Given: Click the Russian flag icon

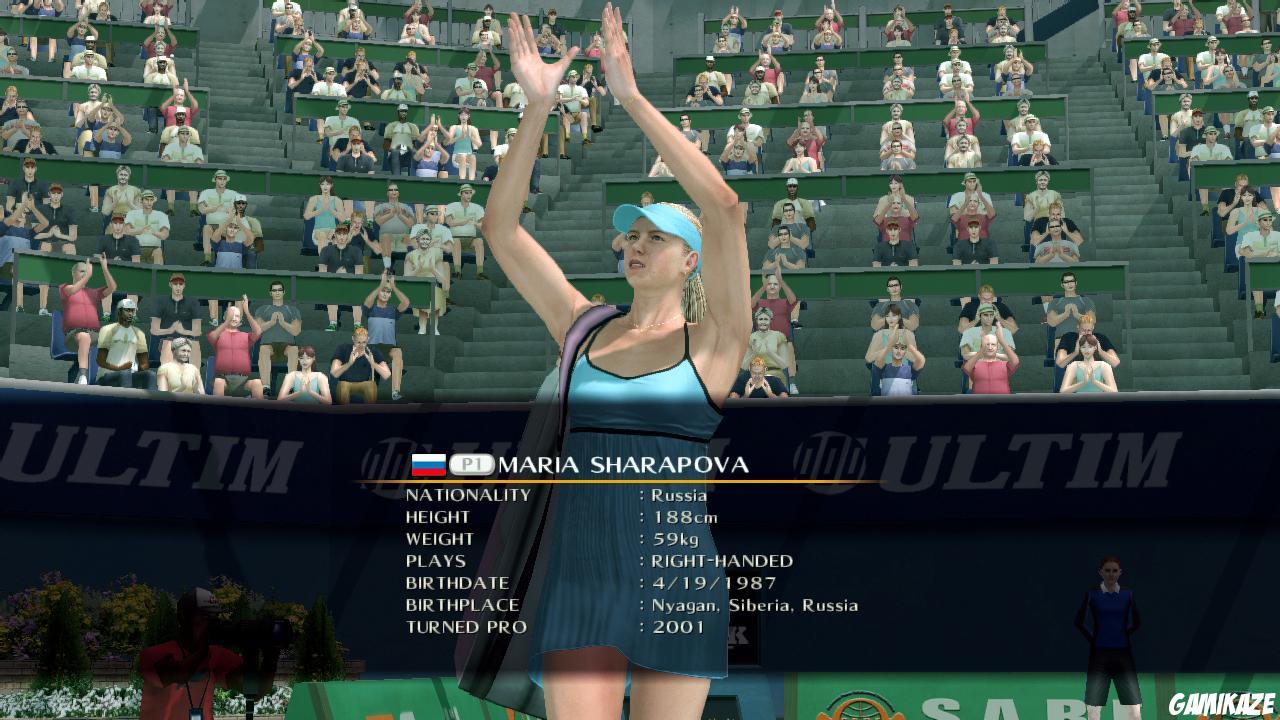Looking at the screenshot, I should point(428,463).
